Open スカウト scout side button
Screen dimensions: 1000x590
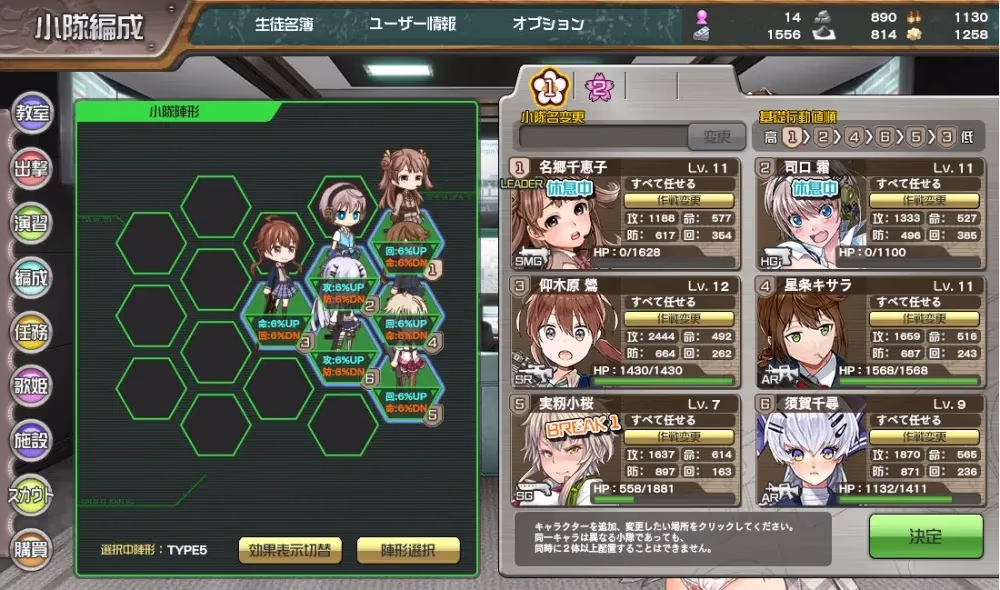coord(32,492)
